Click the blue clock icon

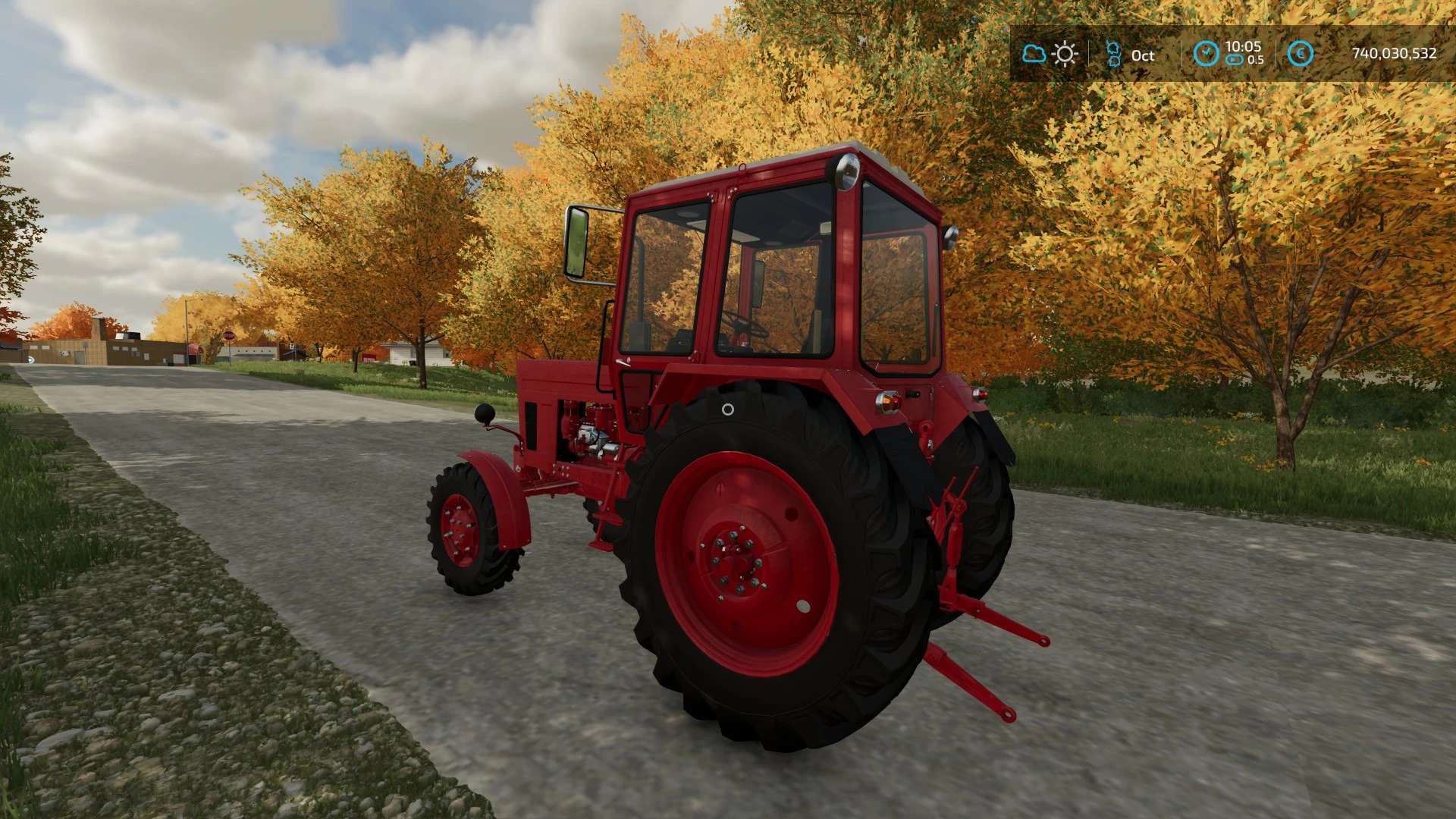point(1207,52)
